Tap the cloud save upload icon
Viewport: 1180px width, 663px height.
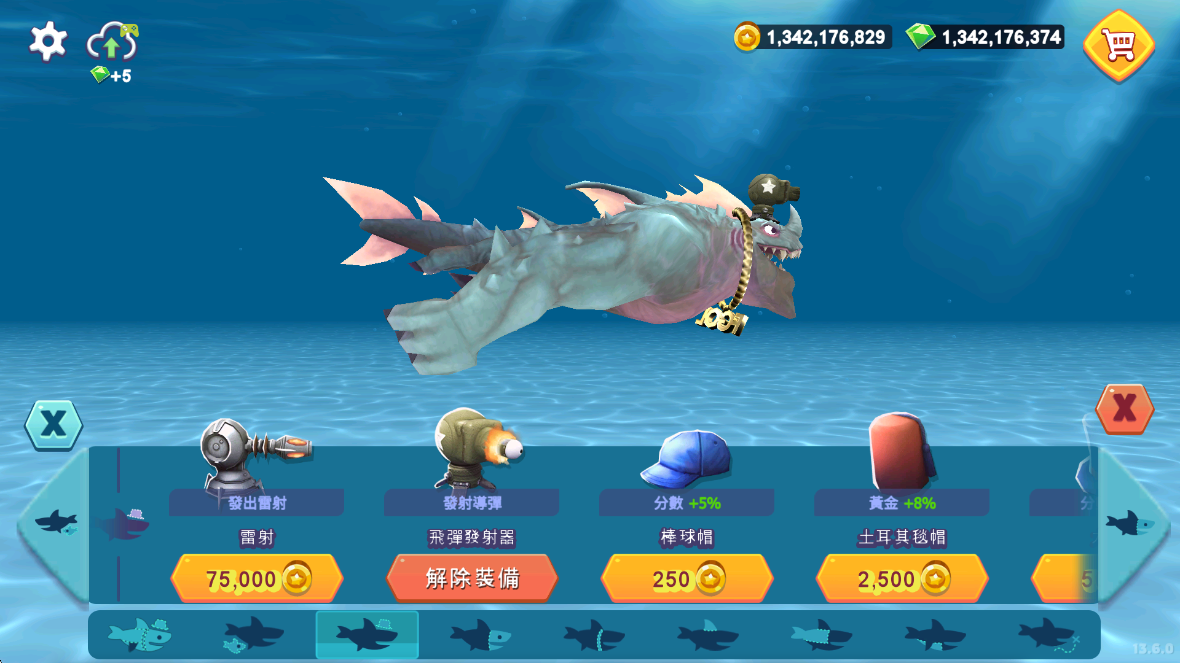coord(111,43)
